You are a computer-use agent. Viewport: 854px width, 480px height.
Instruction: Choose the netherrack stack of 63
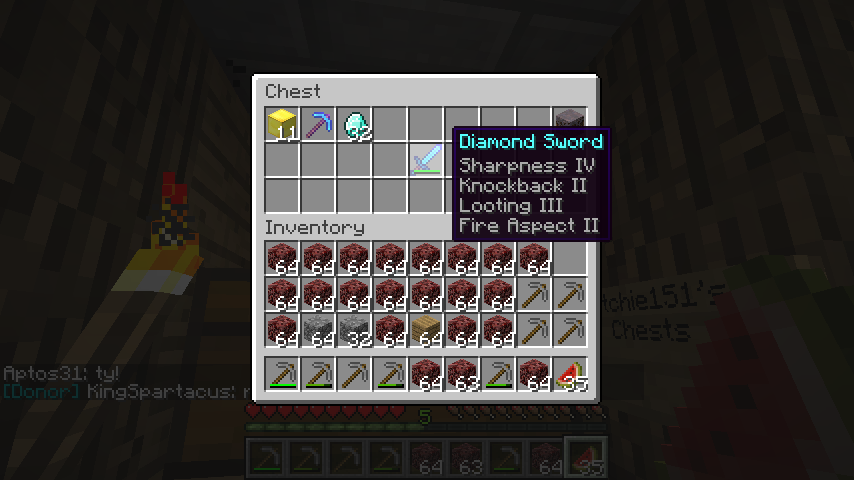pos(462,374)
